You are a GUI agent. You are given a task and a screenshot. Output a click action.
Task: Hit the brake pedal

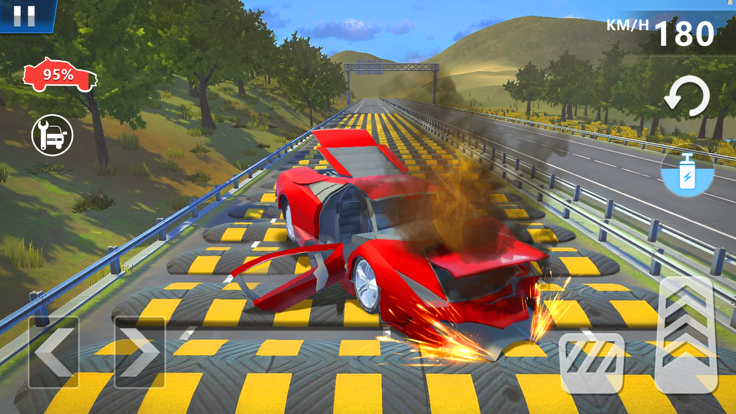click(592, 363)
